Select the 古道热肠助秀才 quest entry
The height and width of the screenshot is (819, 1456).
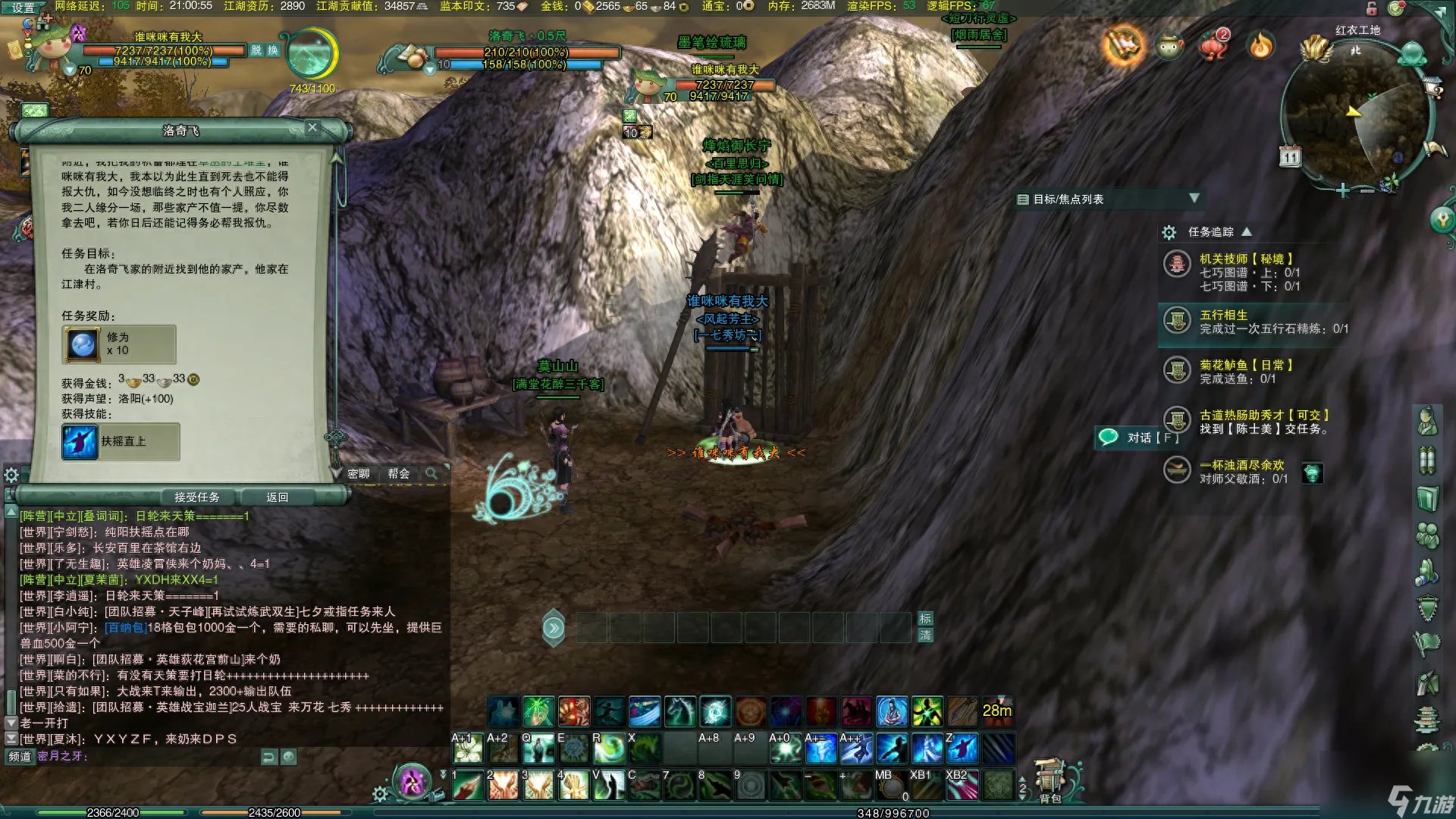point(1263,416)
